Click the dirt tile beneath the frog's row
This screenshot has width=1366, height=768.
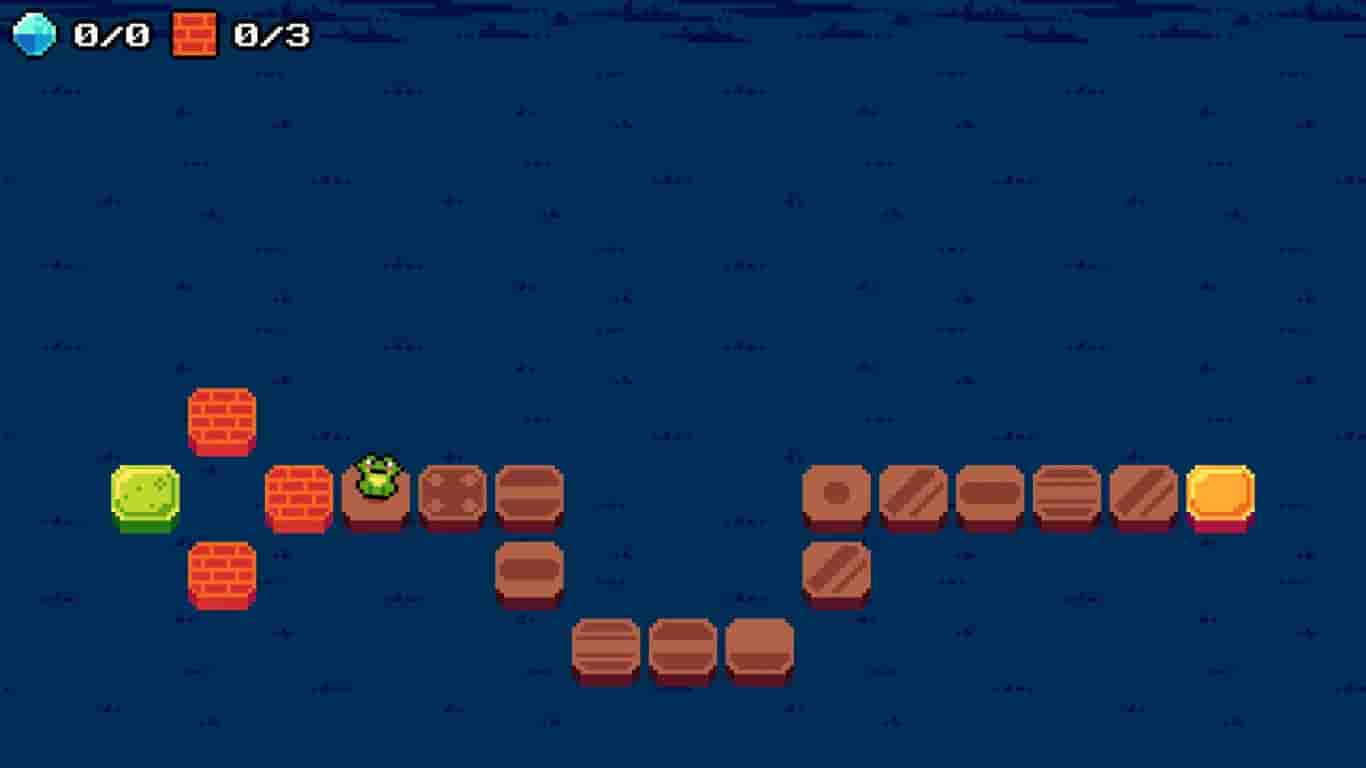(x=530, y=570)
